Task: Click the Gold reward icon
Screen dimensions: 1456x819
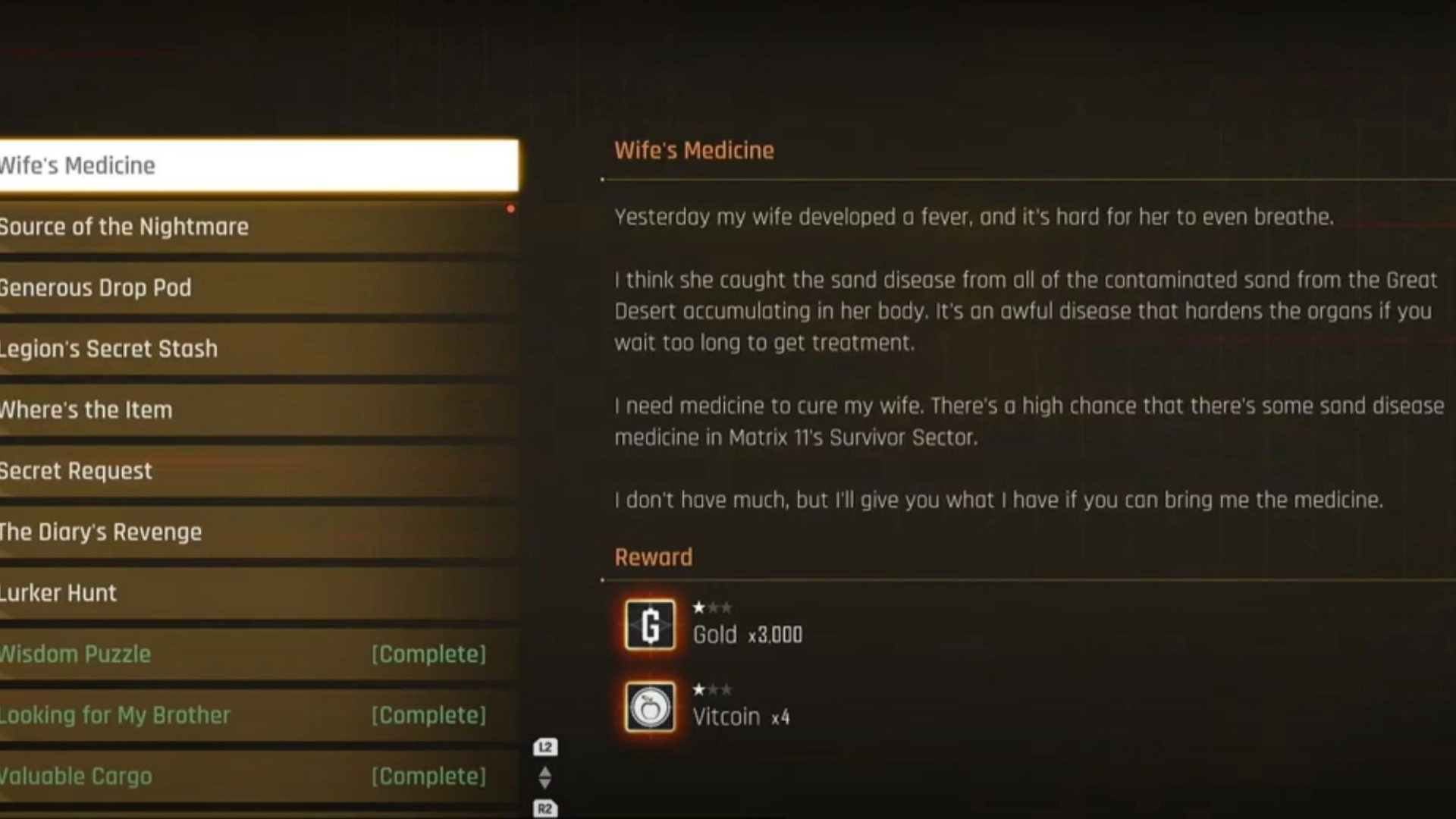Action: pos(650,626)
